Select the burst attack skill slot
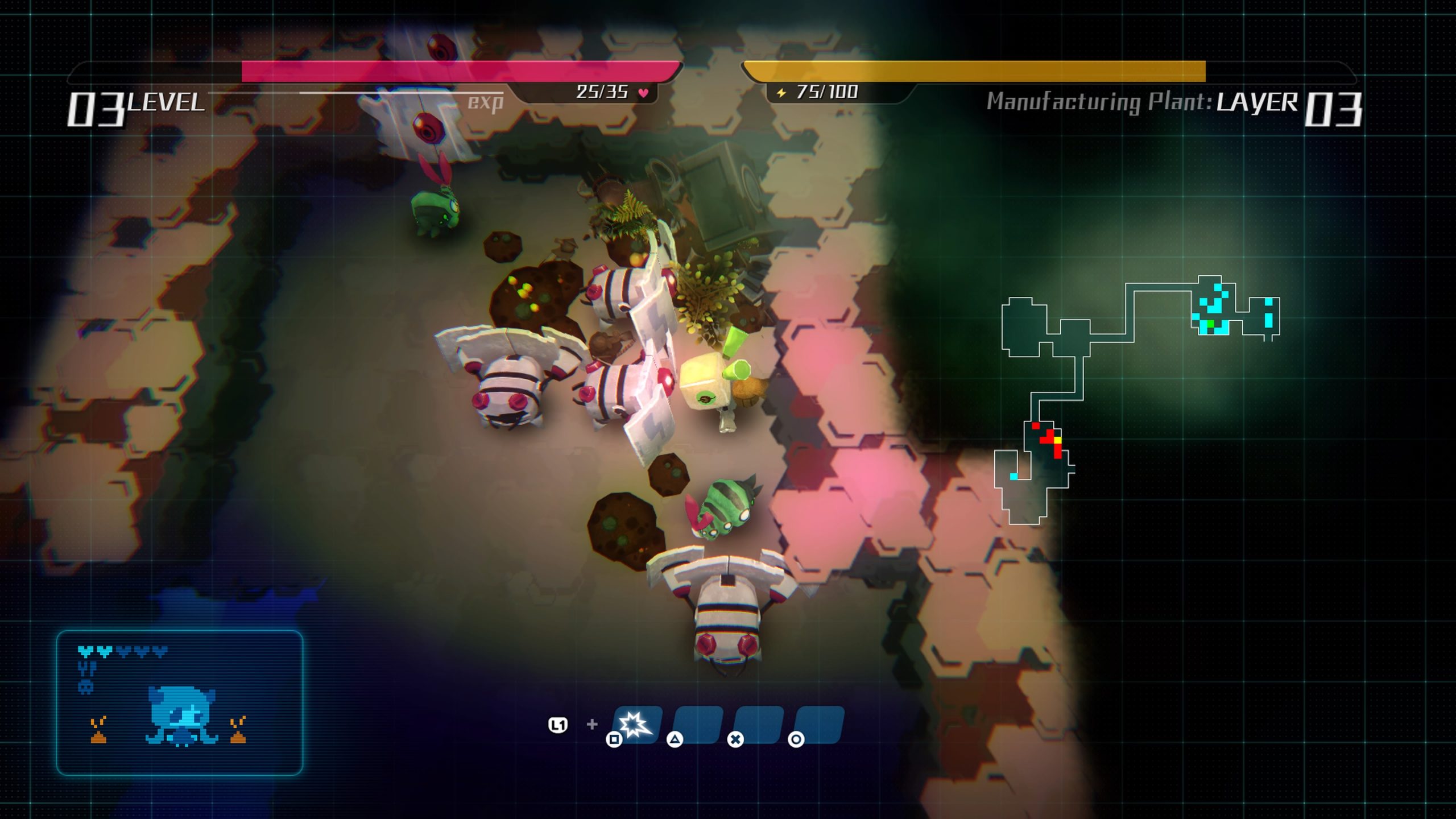 tap(636, 725)
